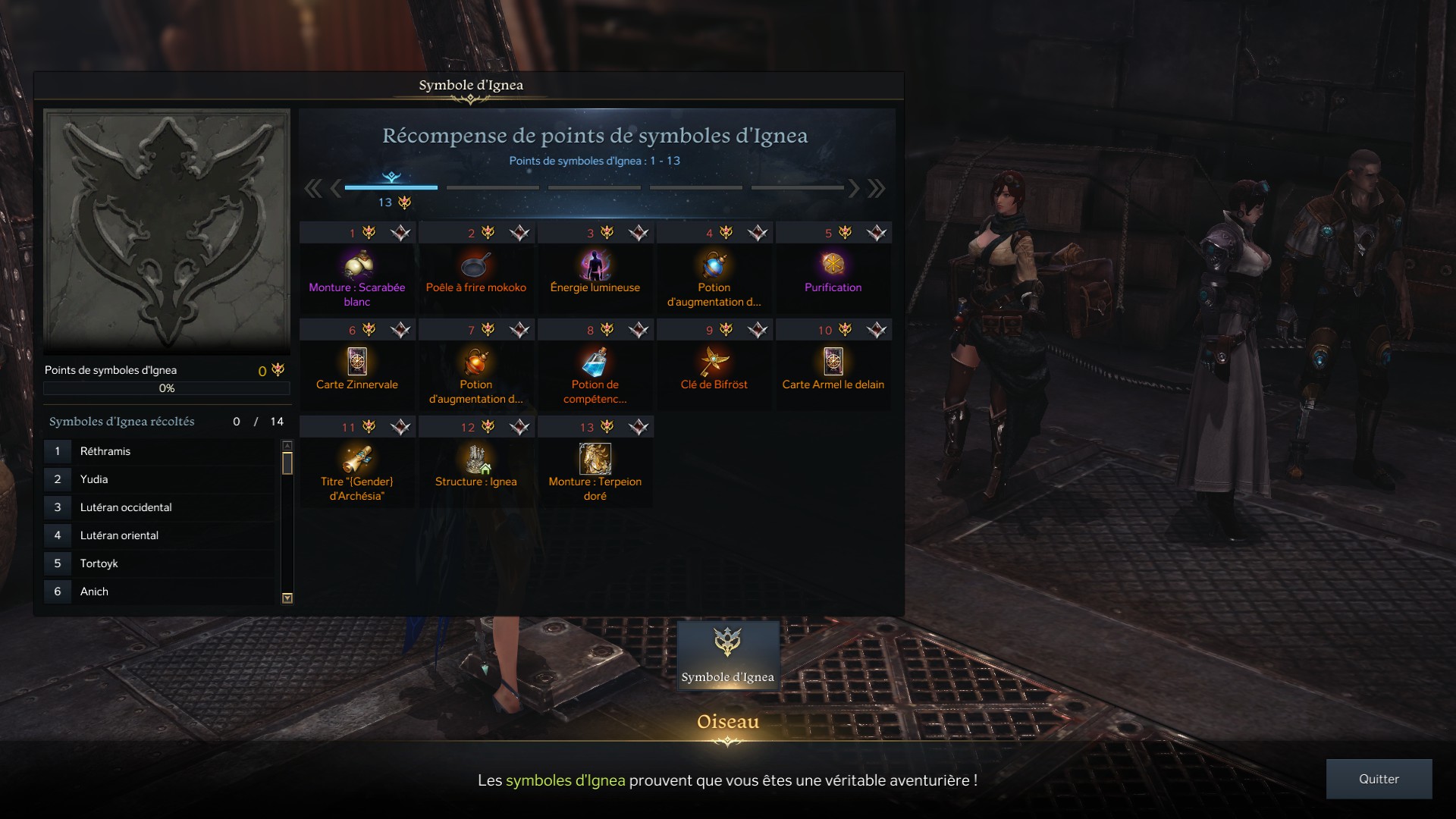Click the Quitter button

point(1379,779)
